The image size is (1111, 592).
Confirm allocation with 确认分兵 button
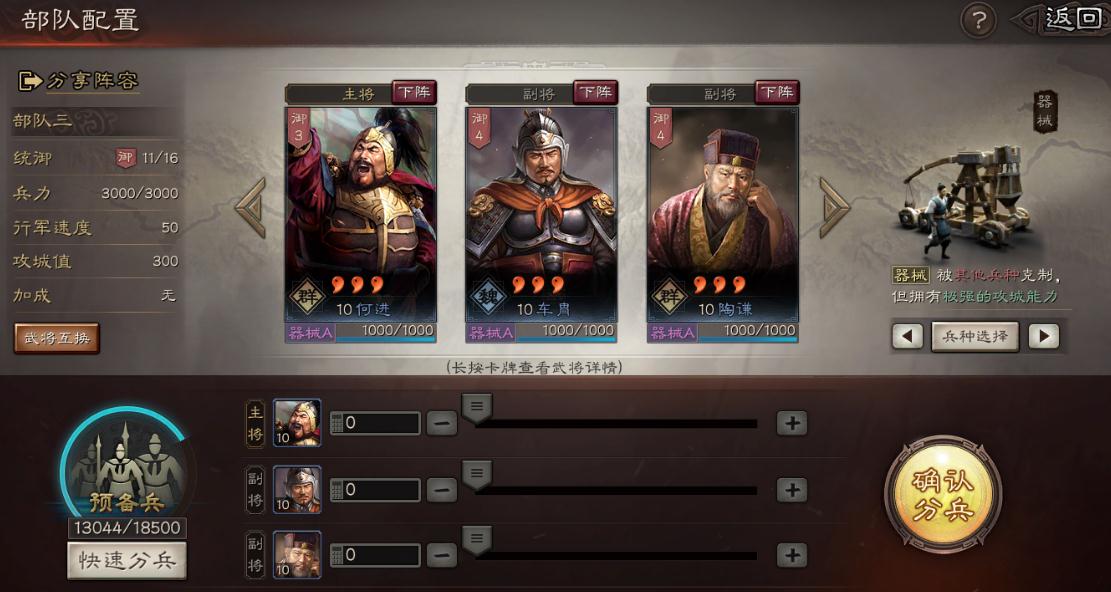[943, 492]
